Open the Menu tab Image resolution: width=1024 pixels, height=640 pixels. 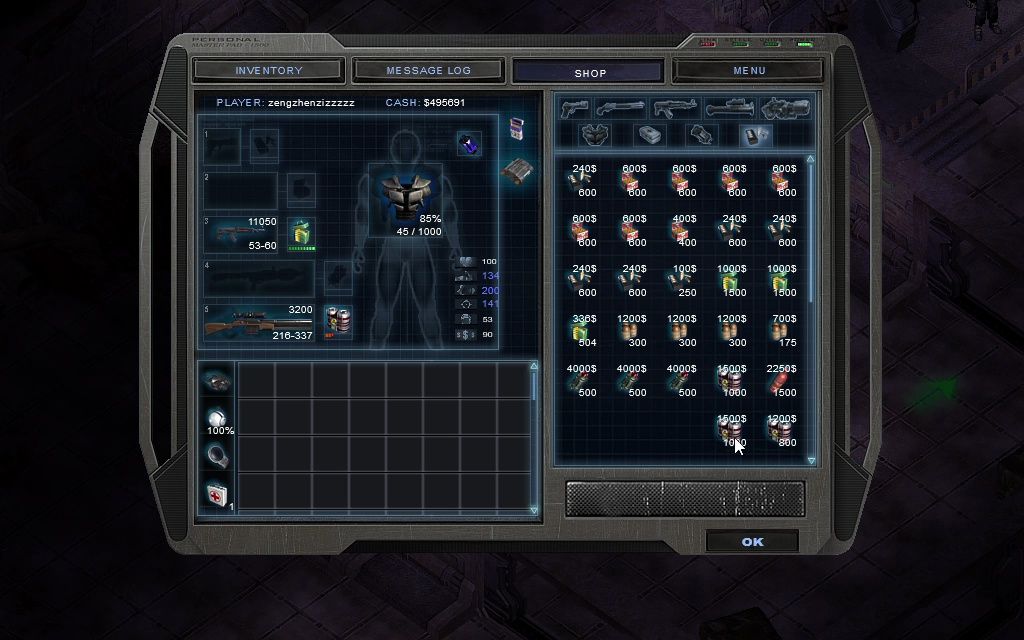coord(749,71)
